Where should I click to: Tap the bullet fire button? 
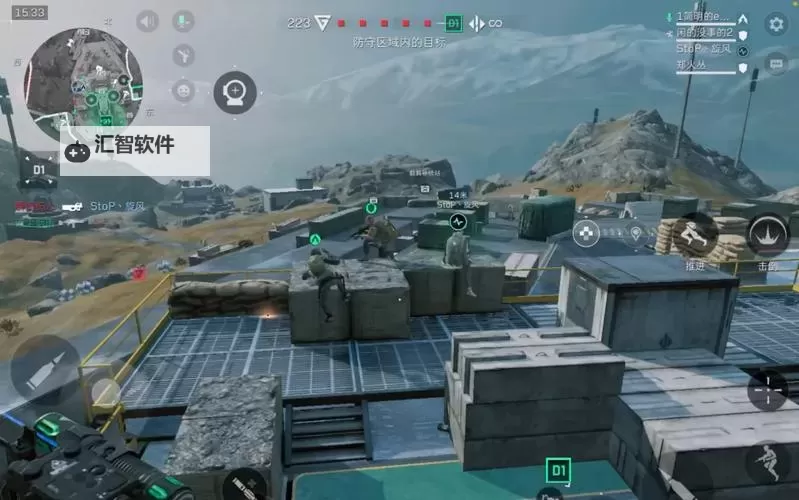(x=45, y=369)
